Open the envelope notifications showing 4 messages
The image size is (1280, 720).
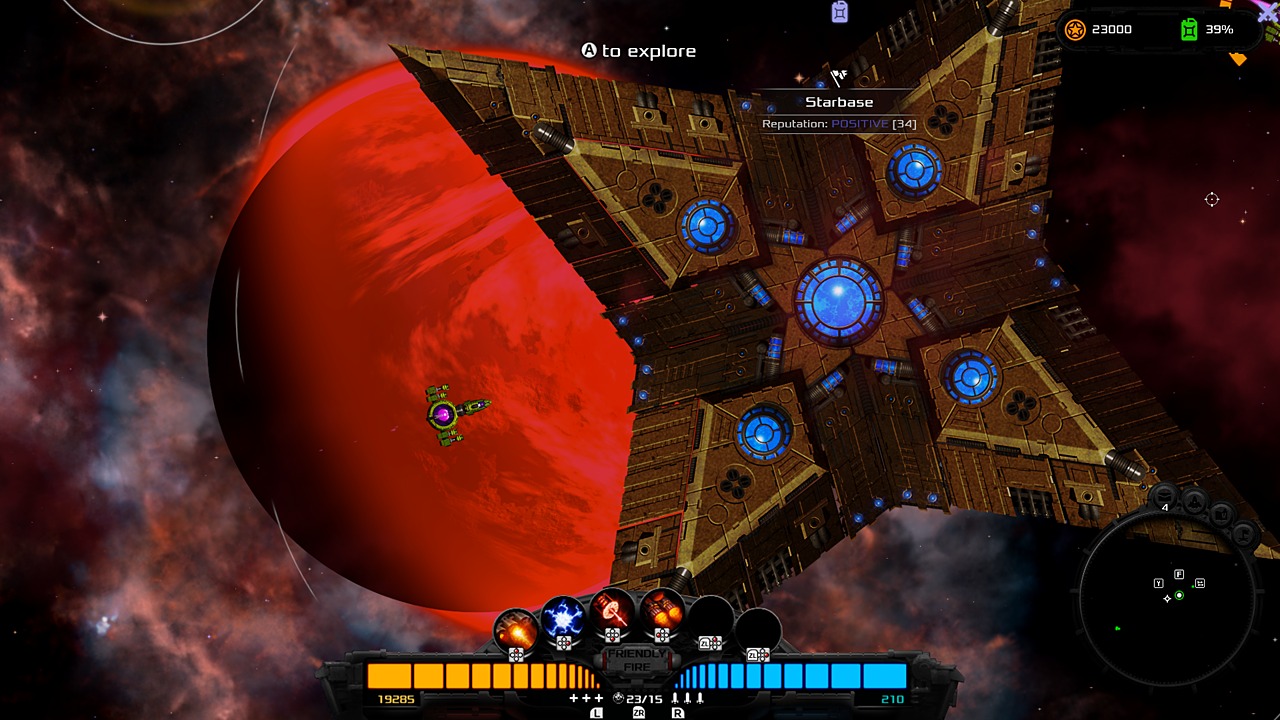[1165, 499]
